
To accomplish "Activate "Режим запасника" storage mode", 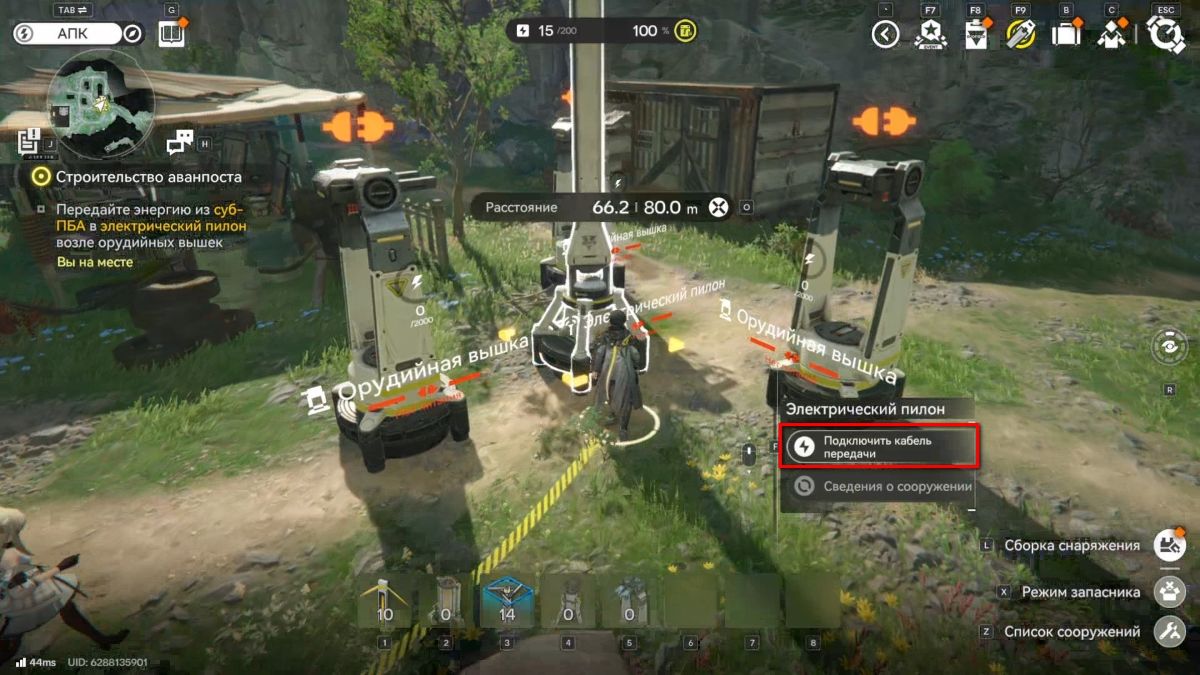I will point(1168,591).
